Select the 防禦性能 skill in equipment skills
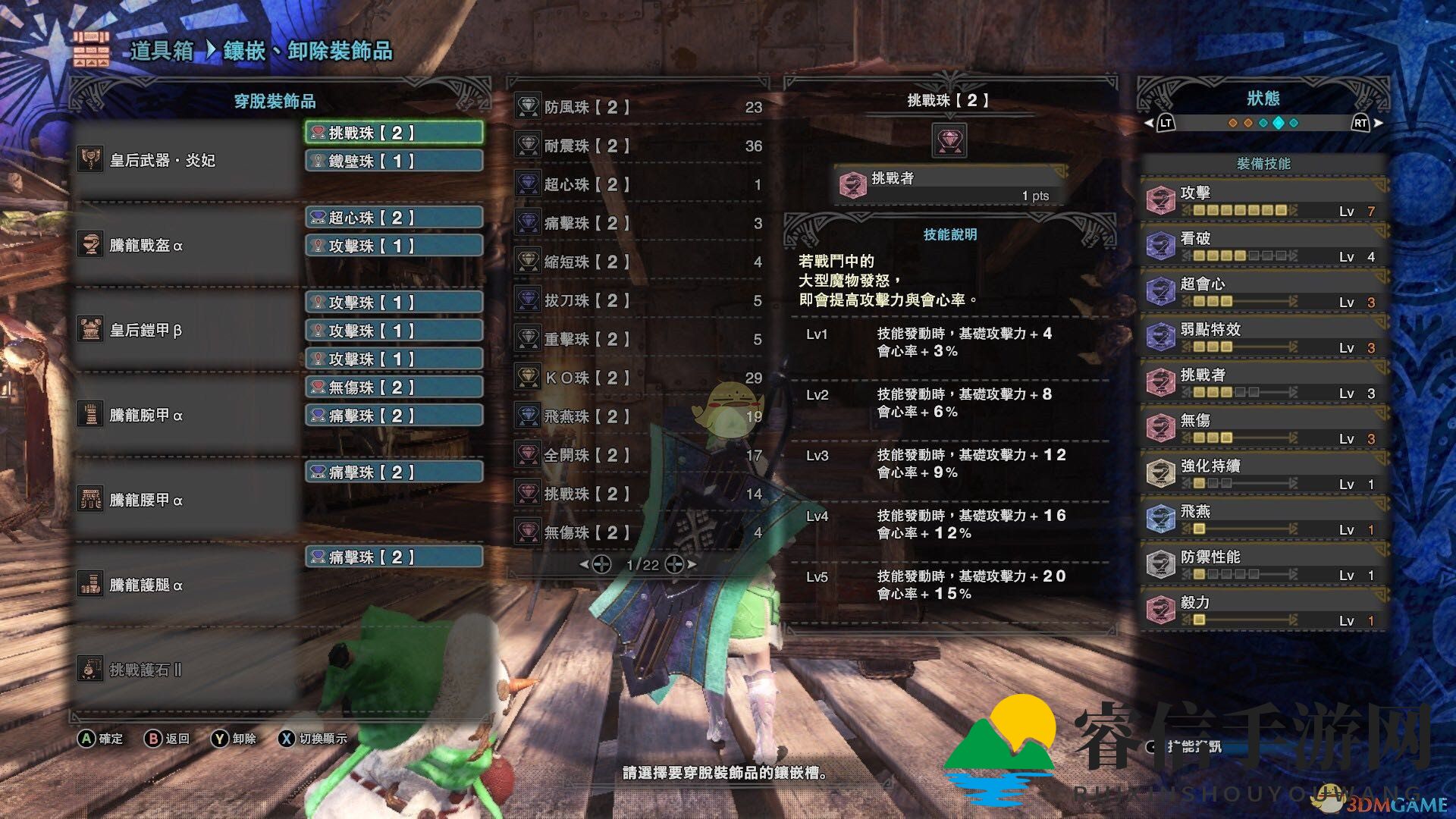The image size is (1456, 819). tap(1263, 564)
